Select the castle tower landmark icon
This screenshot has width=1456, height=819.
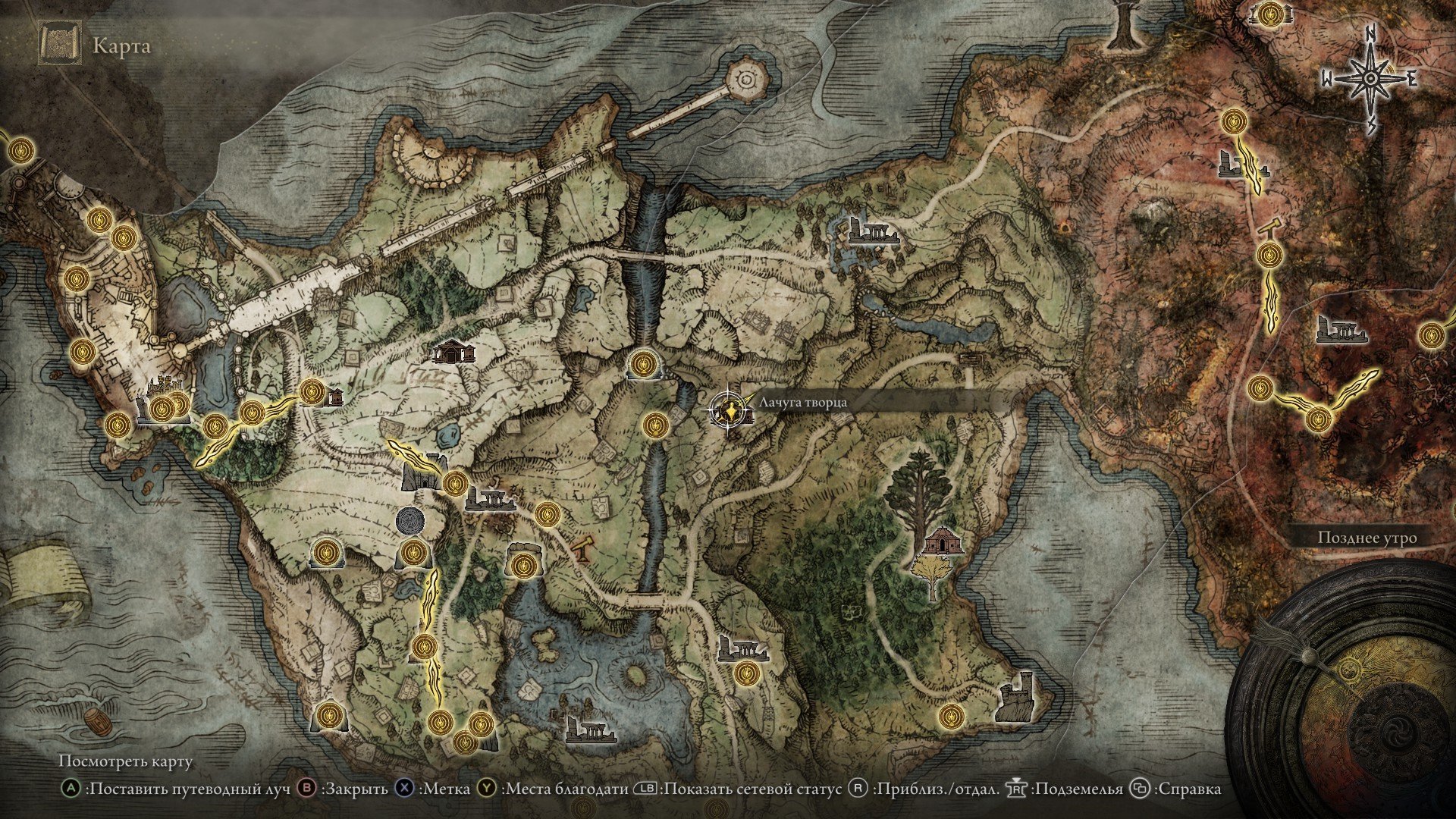1018,696
